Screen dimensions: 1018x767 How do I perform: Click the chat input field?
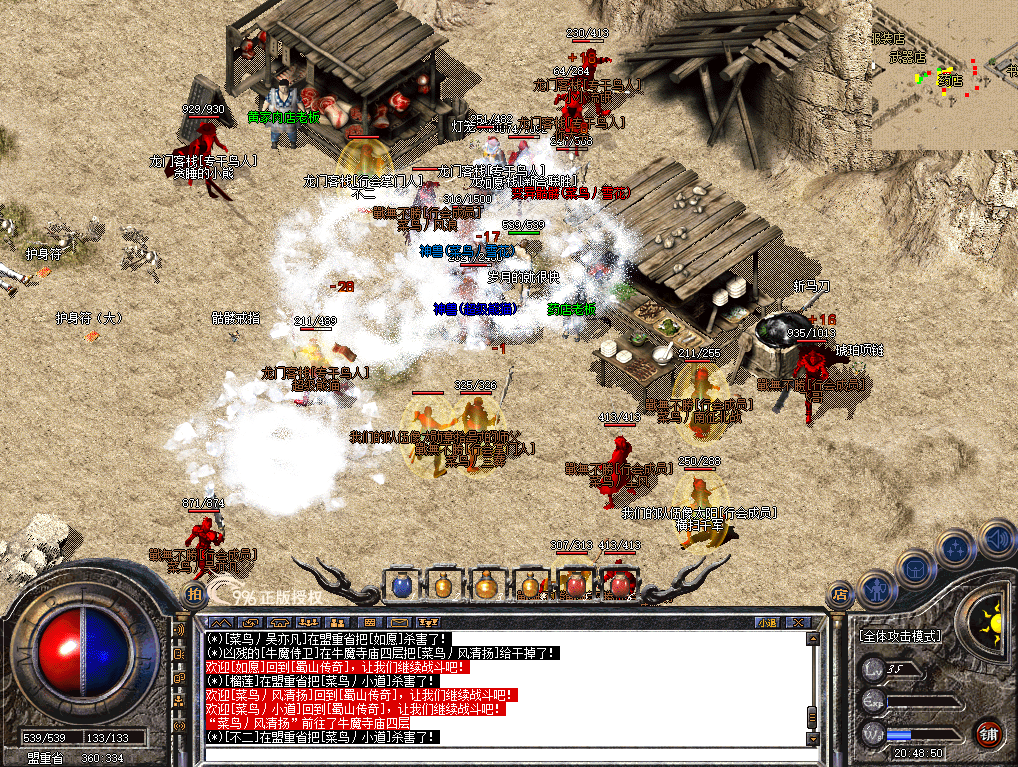505,752
